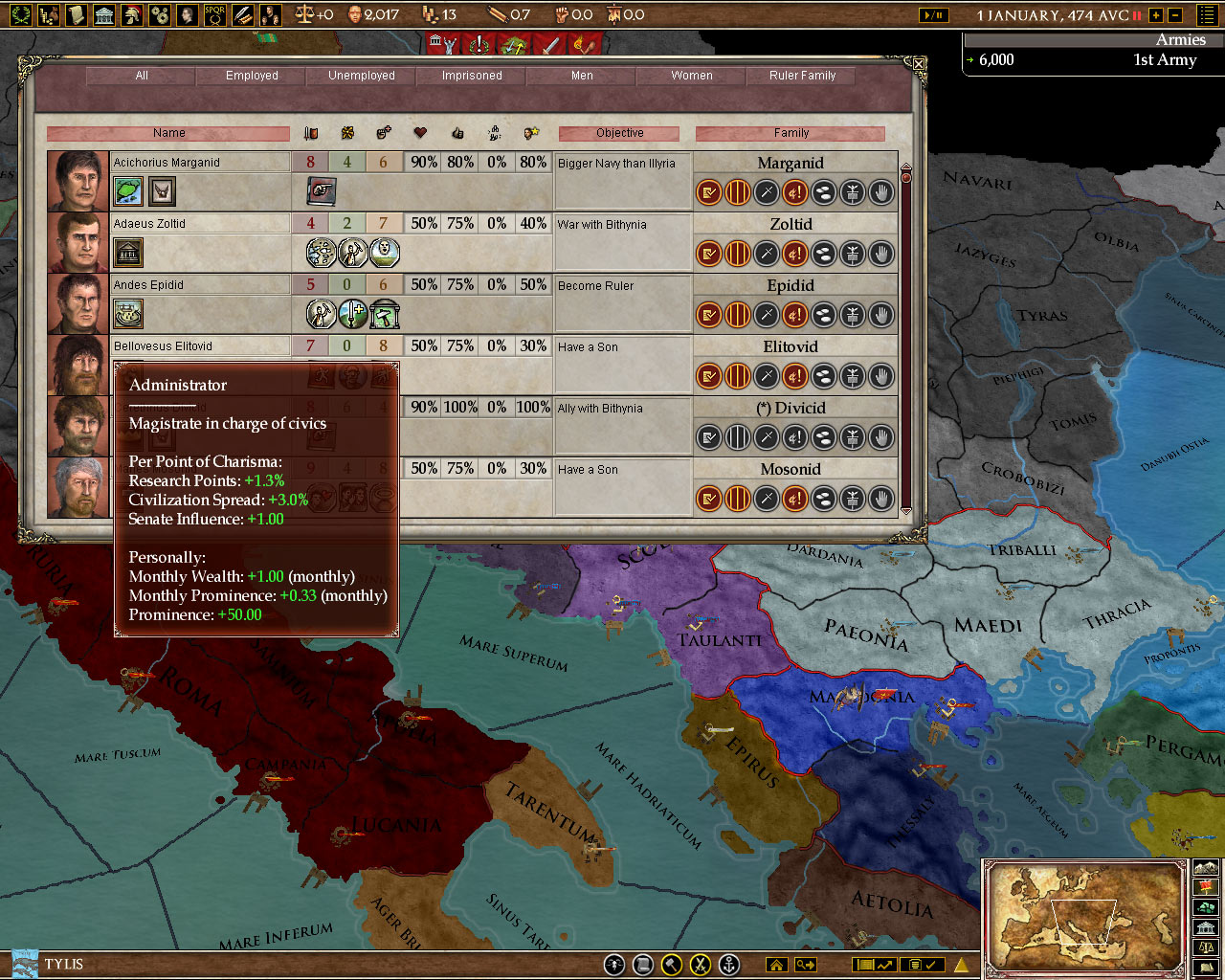This screenshot has height=980, width=1225.
Task: Switch to the Women filter tab
Action: pos(691,76)
